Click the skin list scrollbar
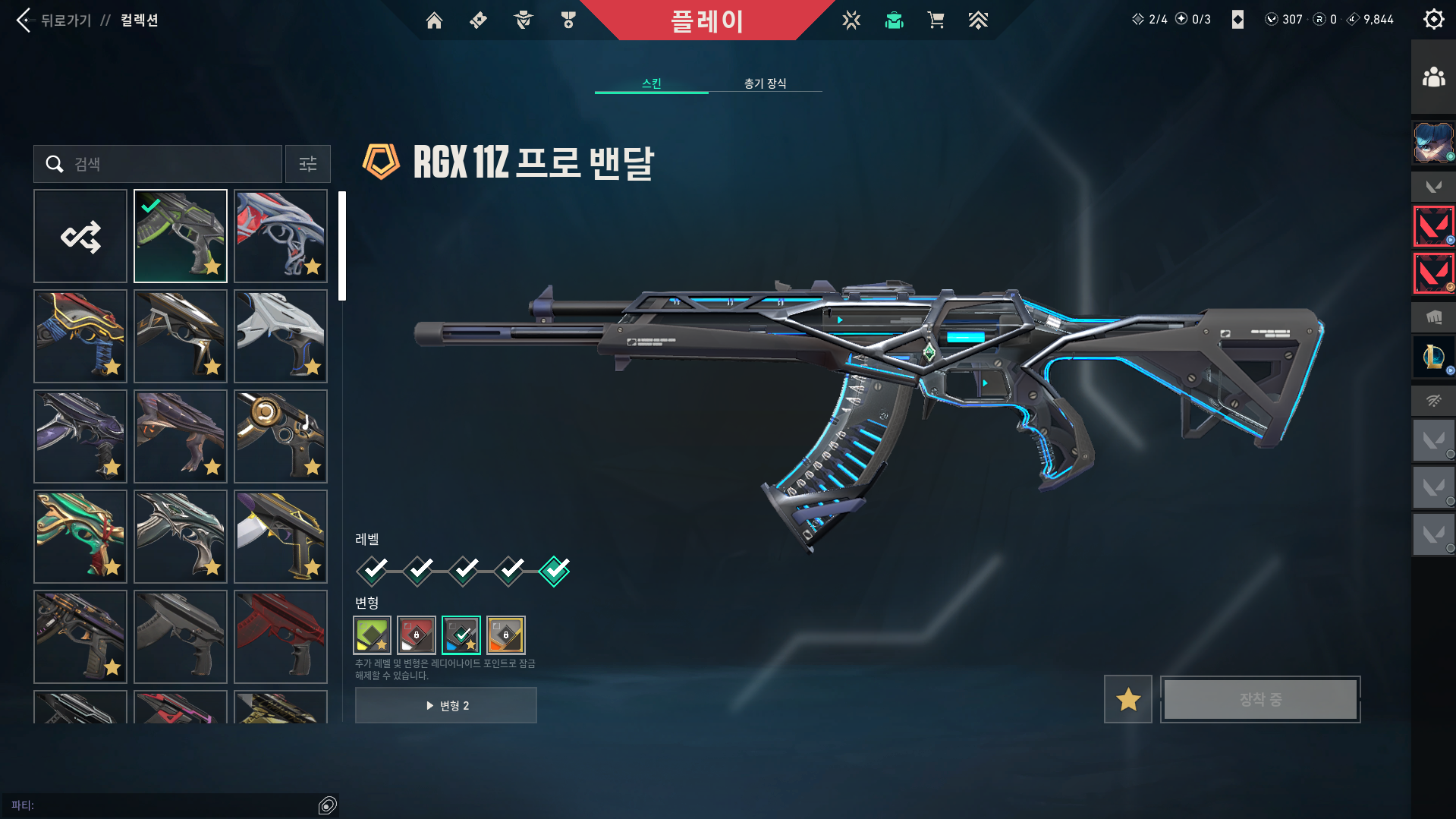 coord(344,243)
